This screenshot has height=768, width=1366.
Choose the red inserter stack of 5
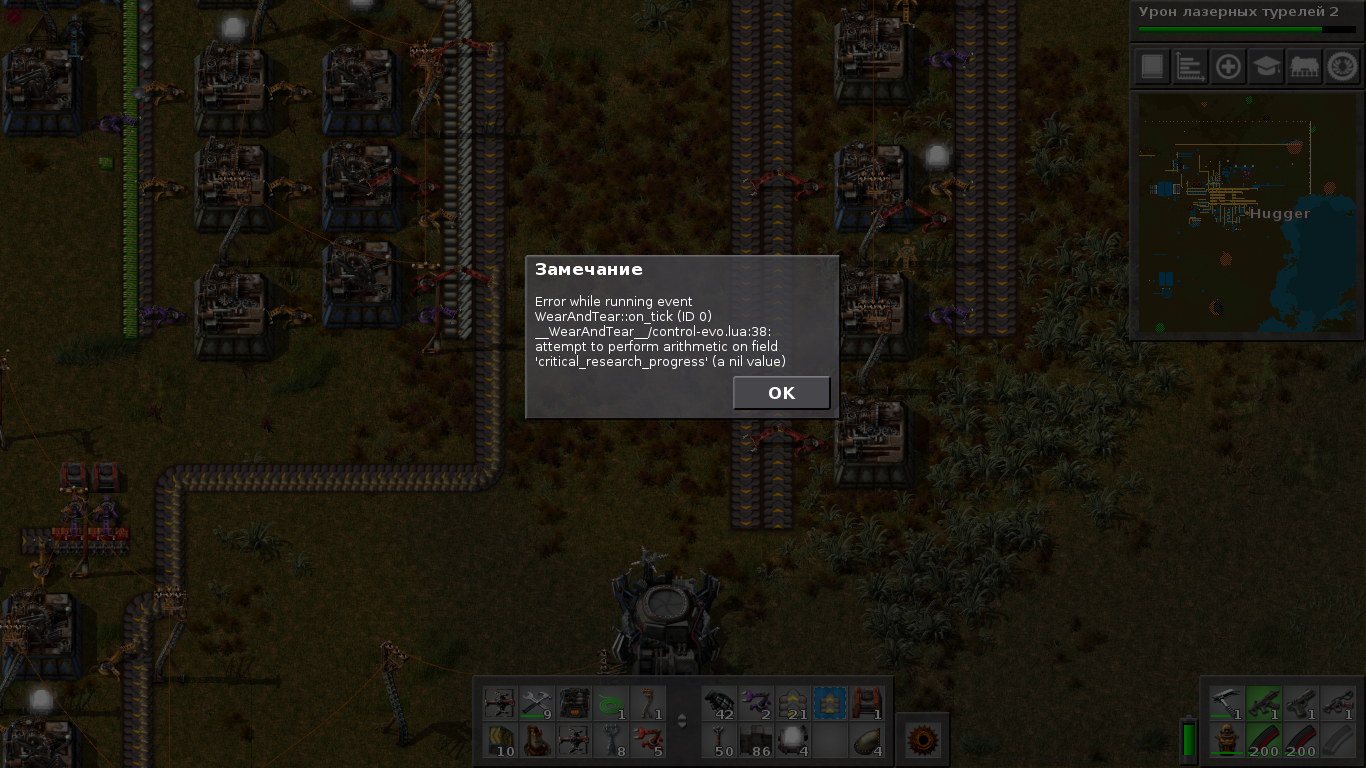[x=649, y=741]
